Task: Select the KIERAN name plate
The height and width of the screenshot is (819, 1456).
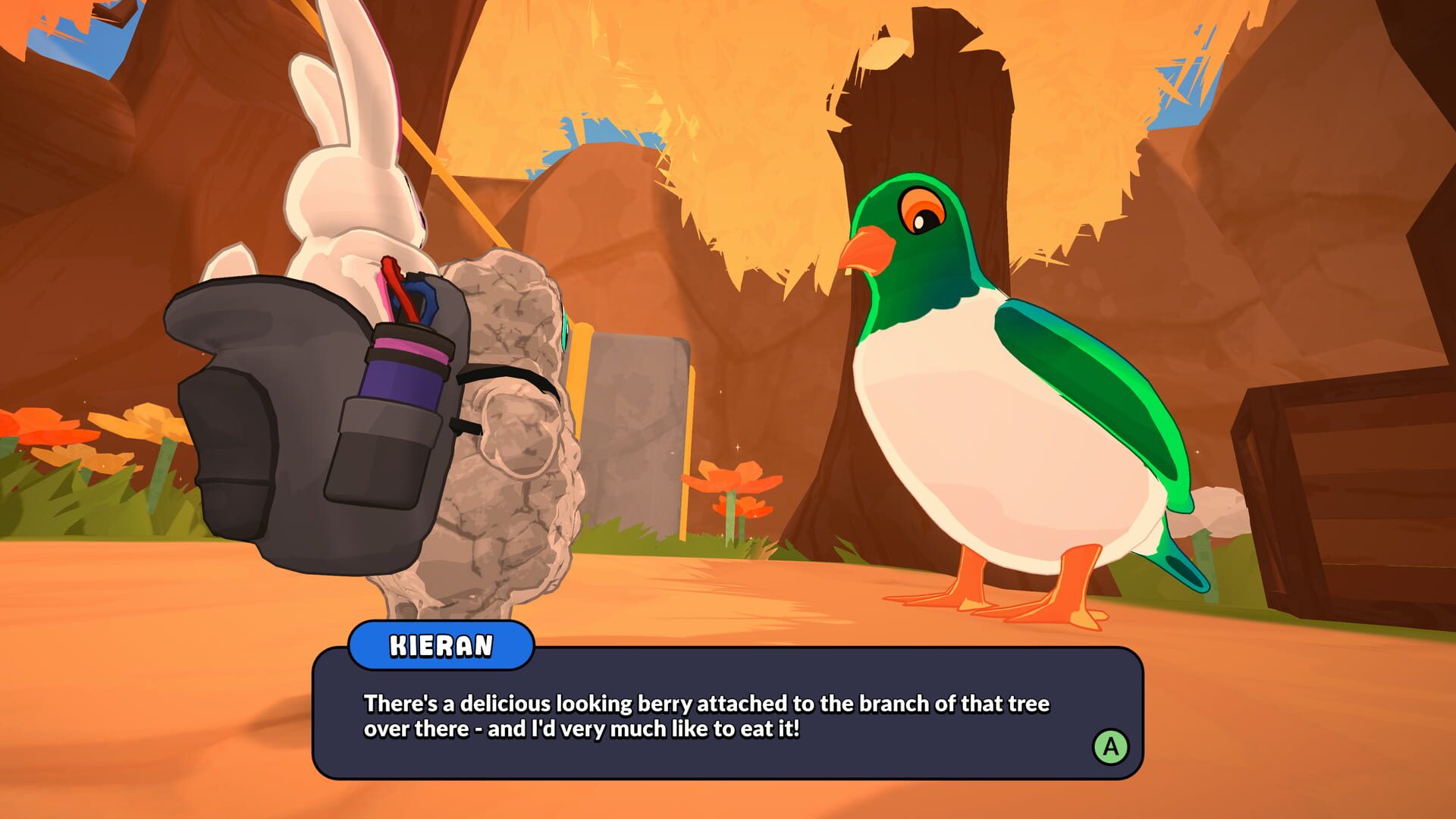Action: point(443,646)
